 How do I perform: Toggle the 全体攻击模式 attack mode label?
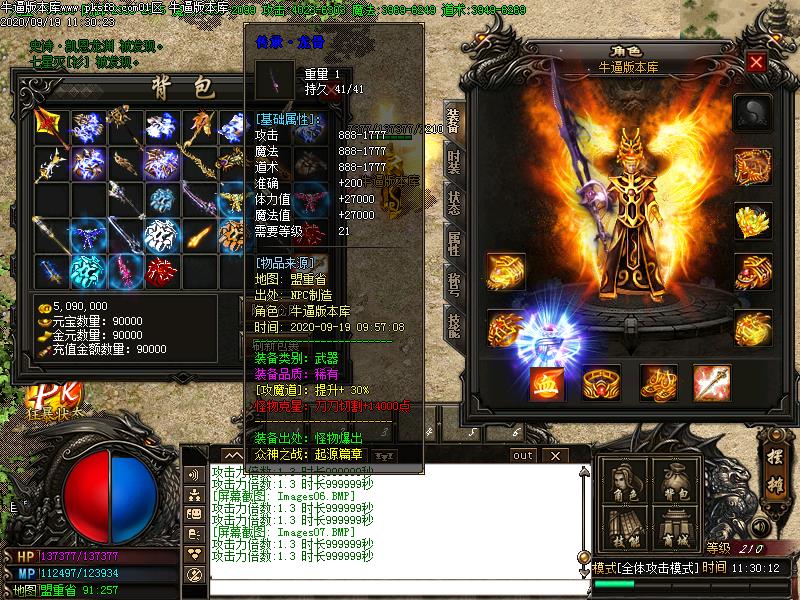pyautogui.click(x=659, y=567)
